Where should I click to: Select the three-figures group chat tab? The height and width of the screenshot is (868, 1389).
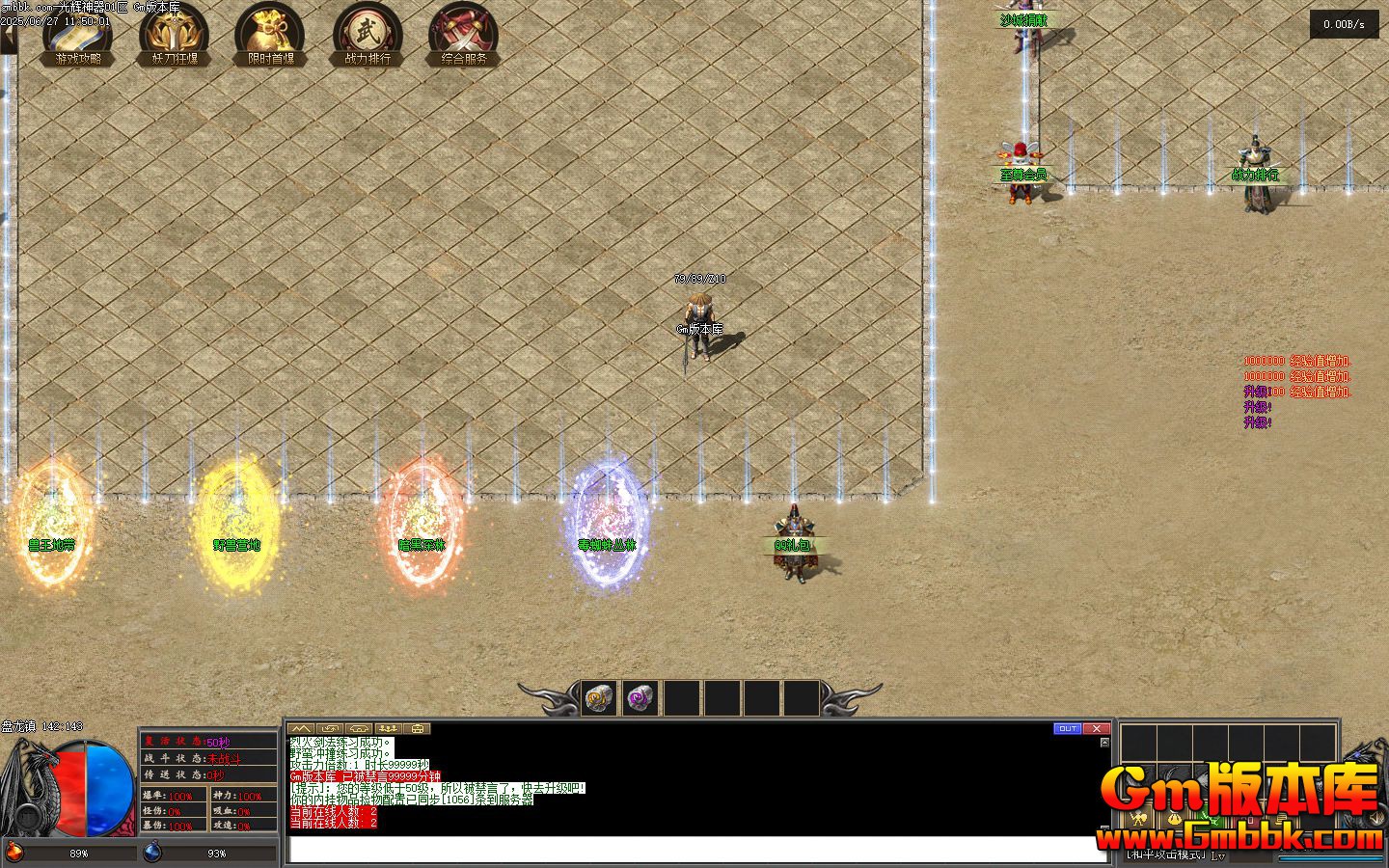388,728
